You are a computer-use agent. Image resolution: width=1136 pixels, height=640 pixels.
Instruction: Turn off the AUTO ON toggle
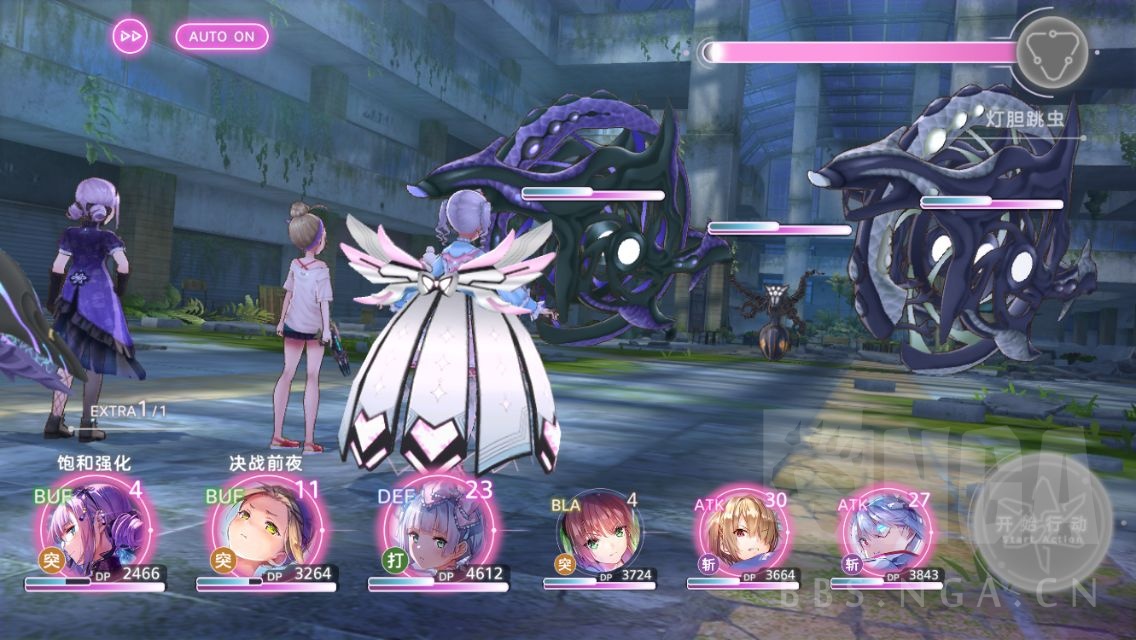pos(222,37)
